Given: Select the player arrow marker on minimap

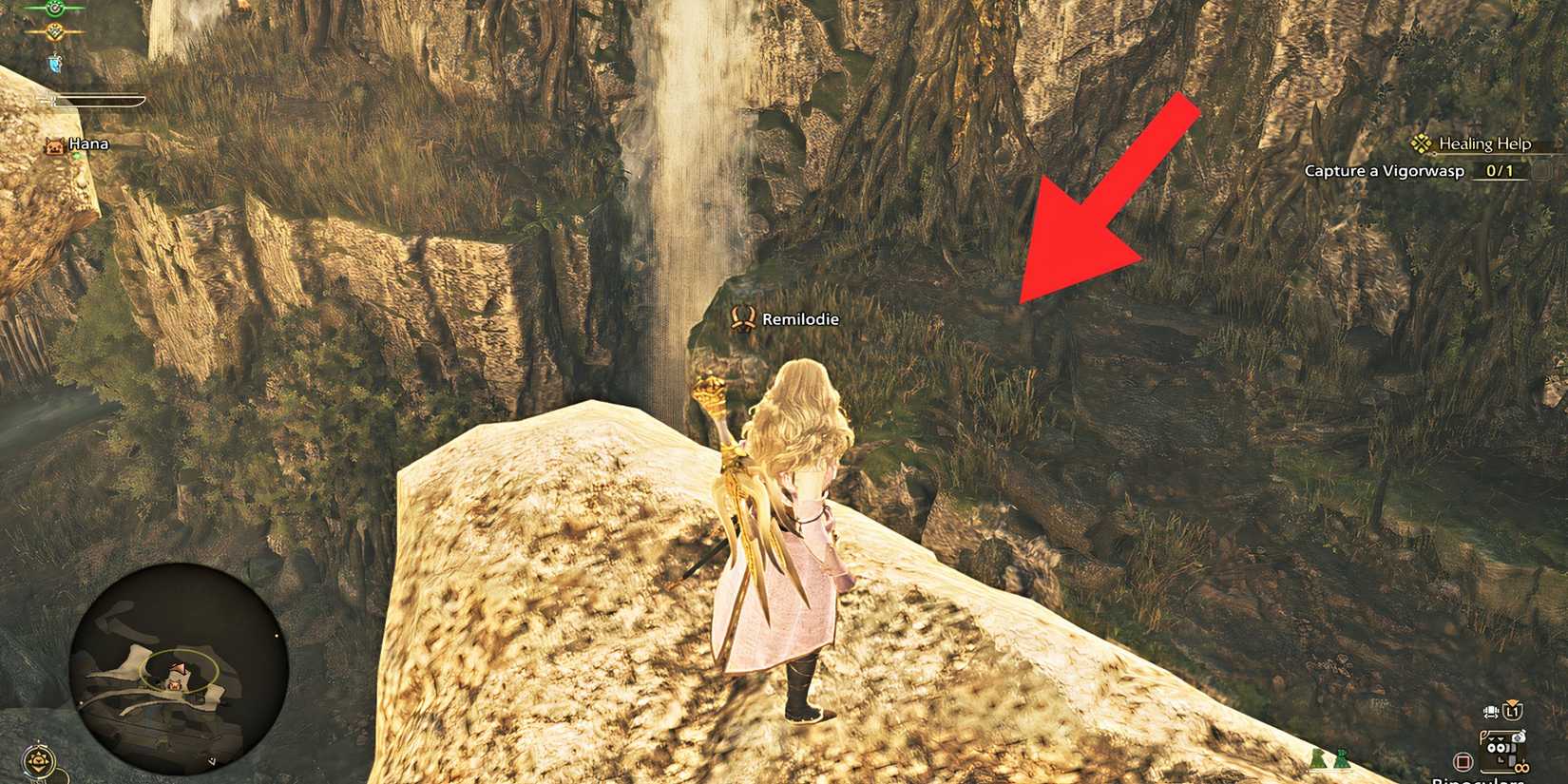Looking at the screenshot, I should click(179, 666).
